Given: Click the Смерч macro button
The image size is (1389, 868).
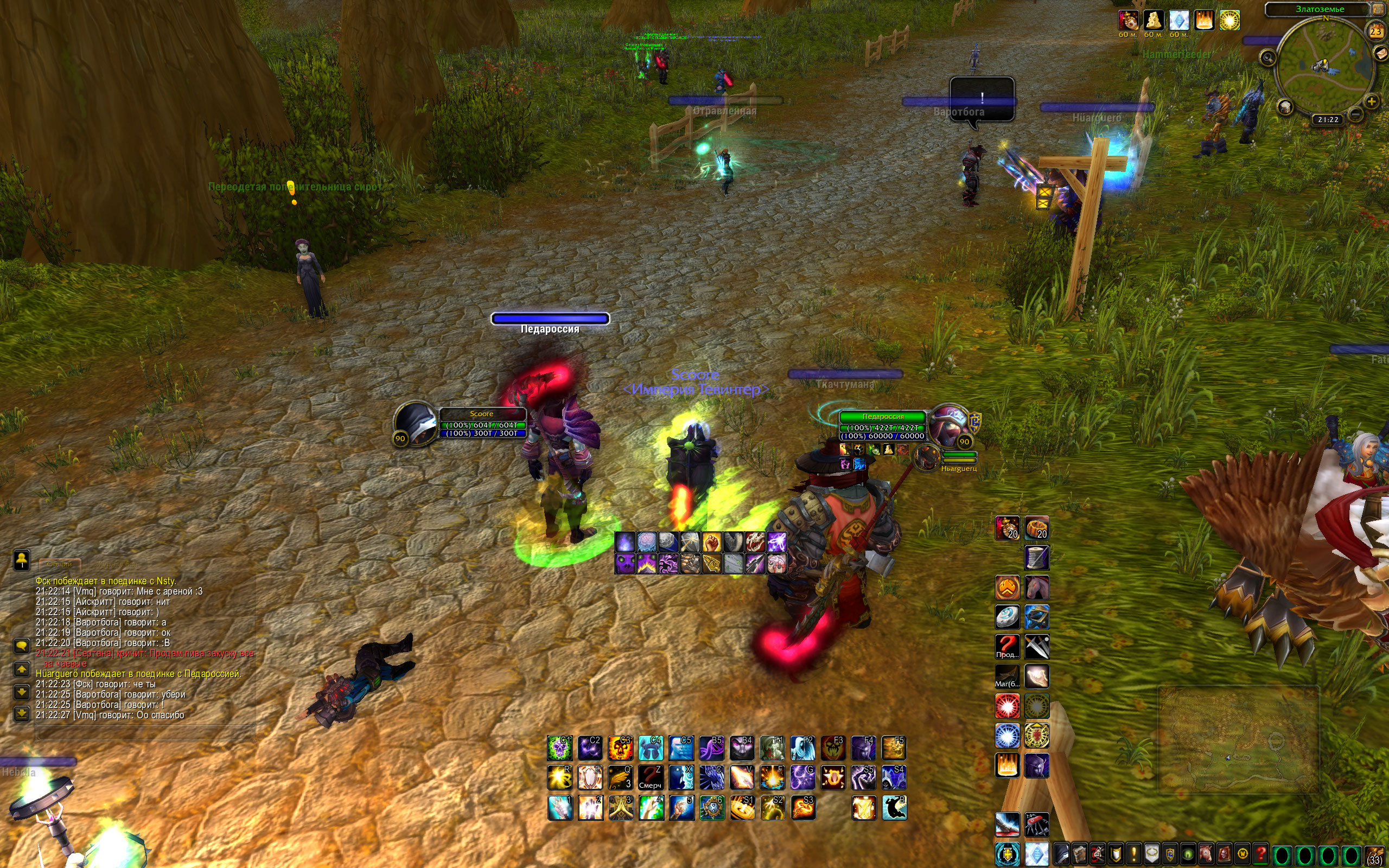Looking at the screenshot, I should (651, 778).
